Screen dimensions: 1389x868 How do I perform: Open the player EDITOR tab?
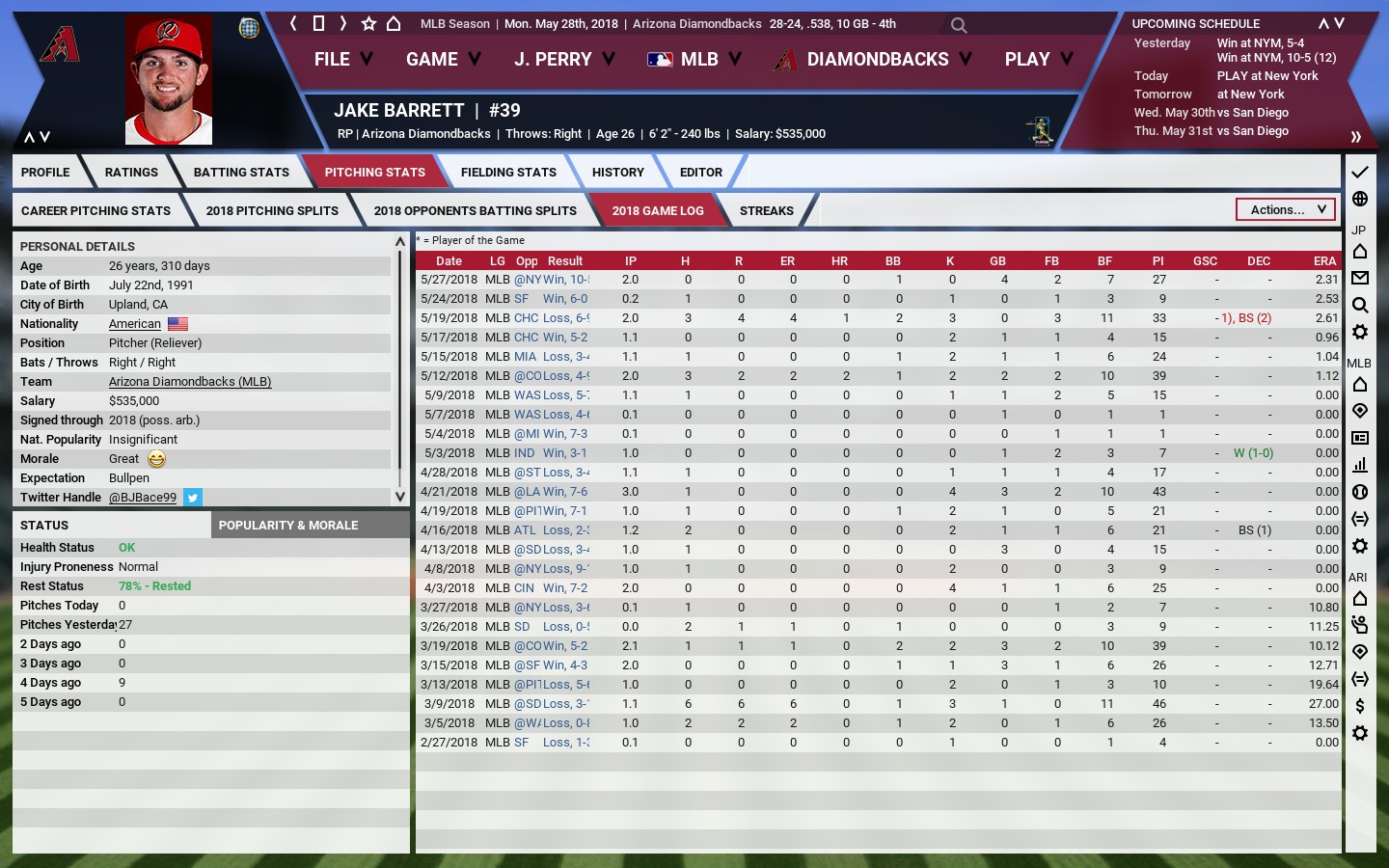pyautogui.click(x=700, y=173)
